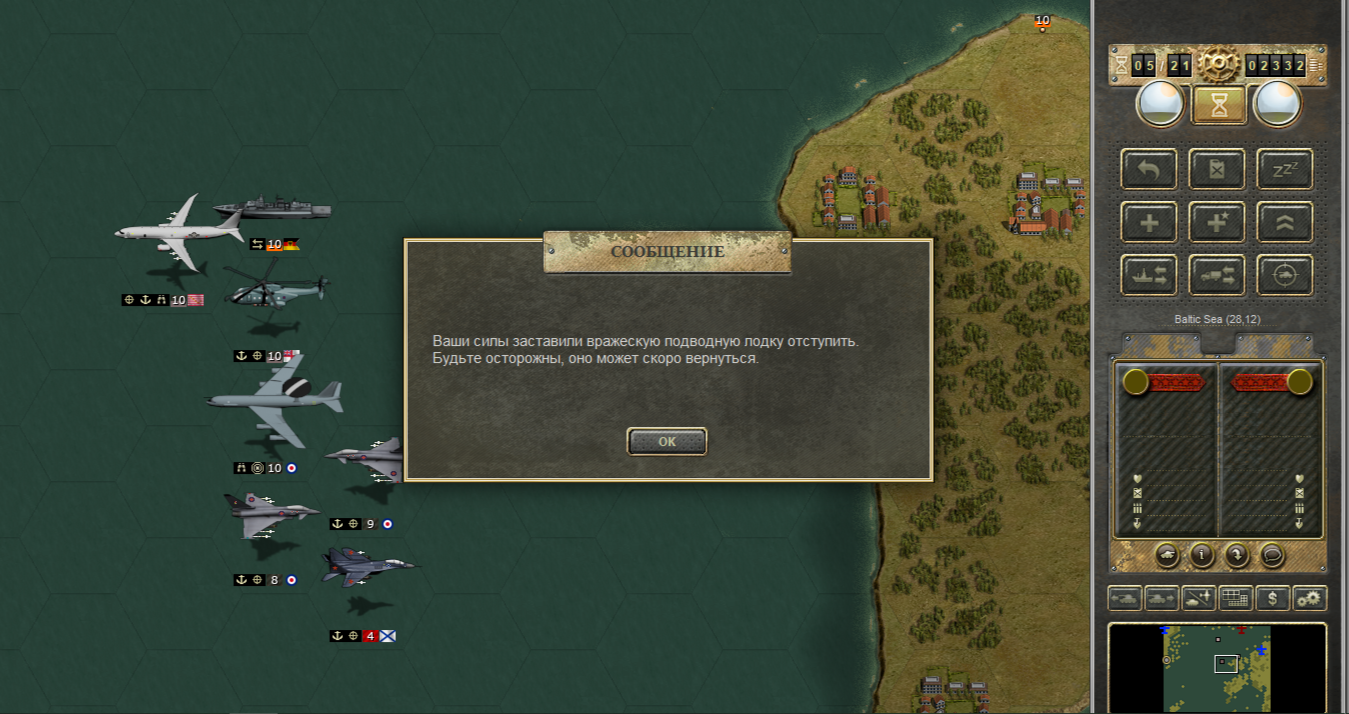Click the ship embark transfer button
The height and width of the screenshot is (714, 1349).
pos(1149,276)
